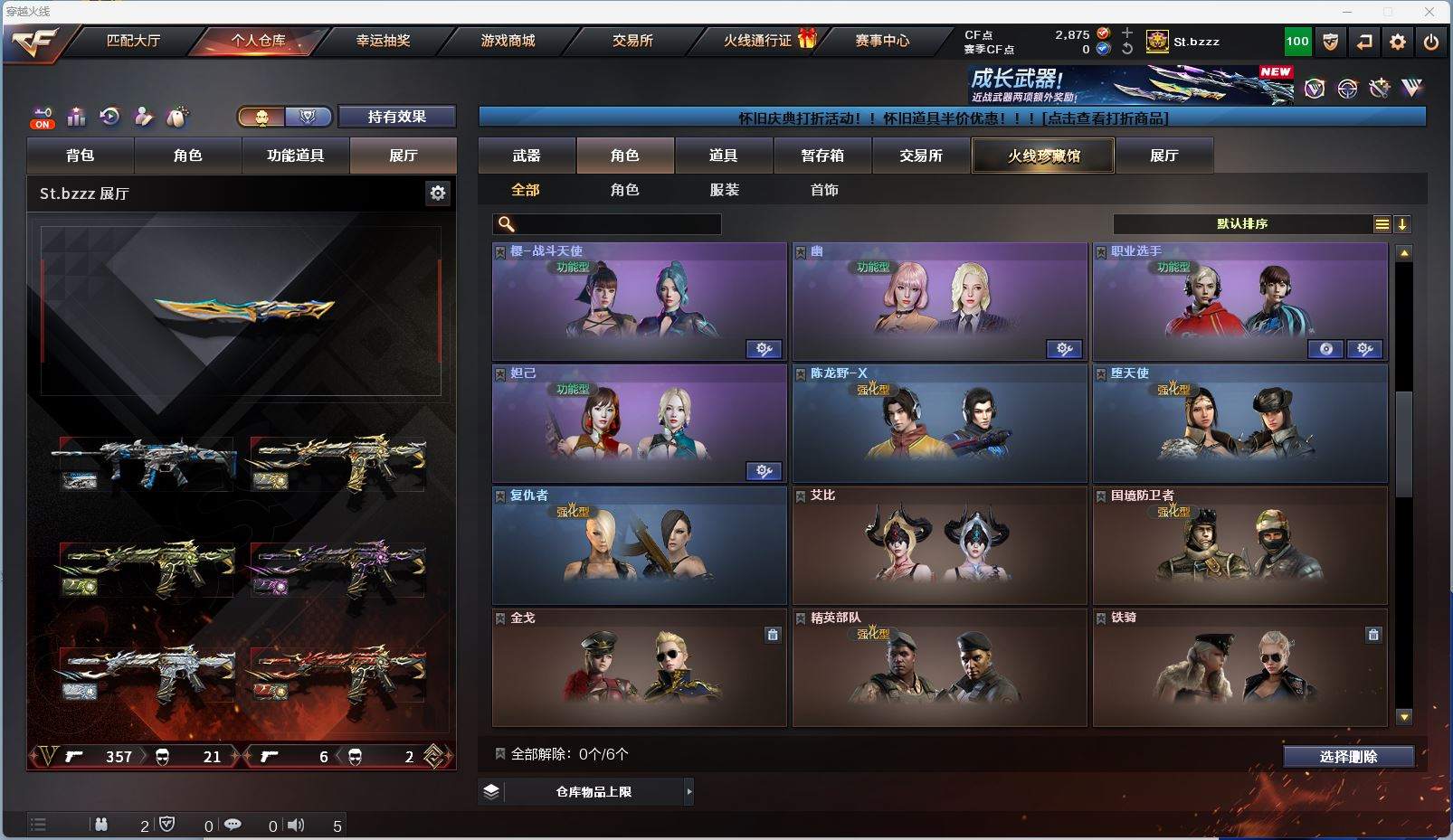Click the power exit button
Viewport: 1453px width, 840px height.
pyautogui.click(x=1430, y=42)
